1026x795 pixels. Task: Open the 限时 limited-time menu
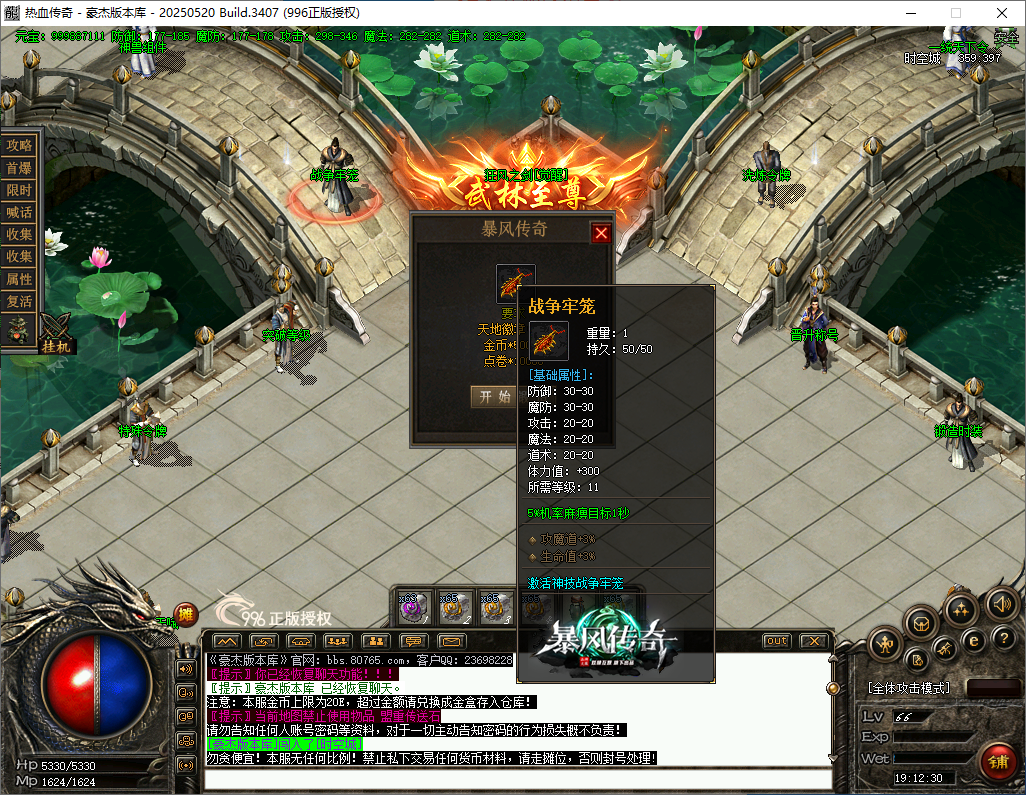tap(19, 190)
